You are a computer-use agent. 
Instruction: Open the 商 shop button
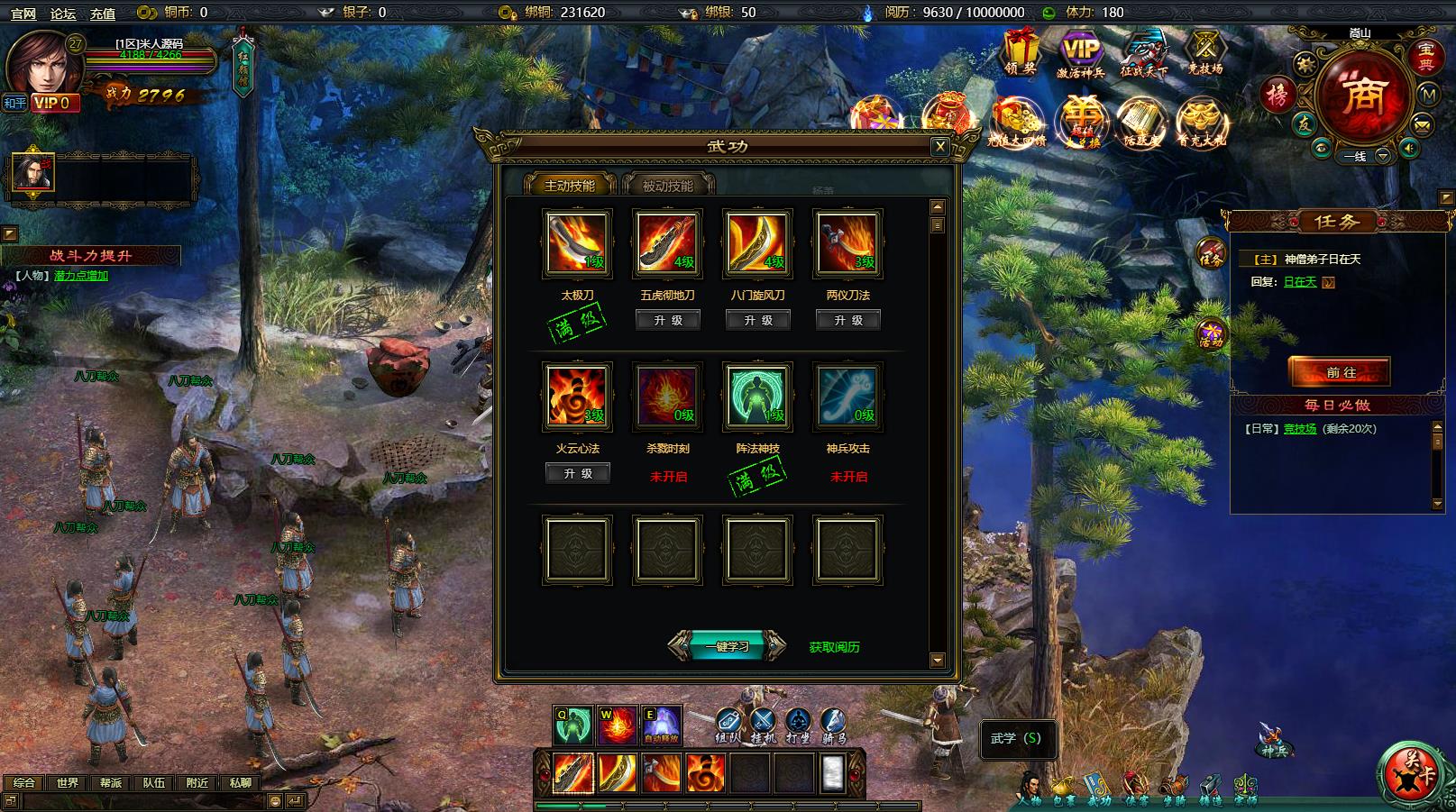pos(1361,96)
